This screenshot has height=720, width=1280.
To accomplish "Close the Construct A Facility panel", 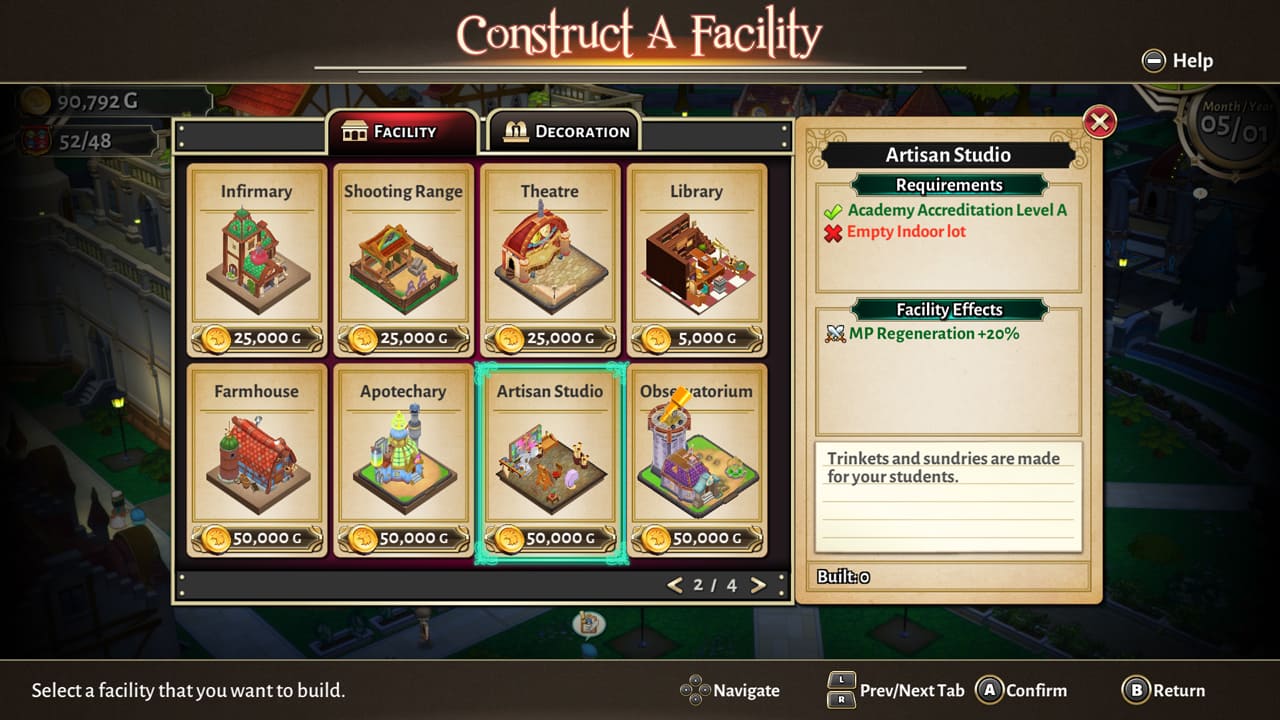I will (x=1100, y=121).
